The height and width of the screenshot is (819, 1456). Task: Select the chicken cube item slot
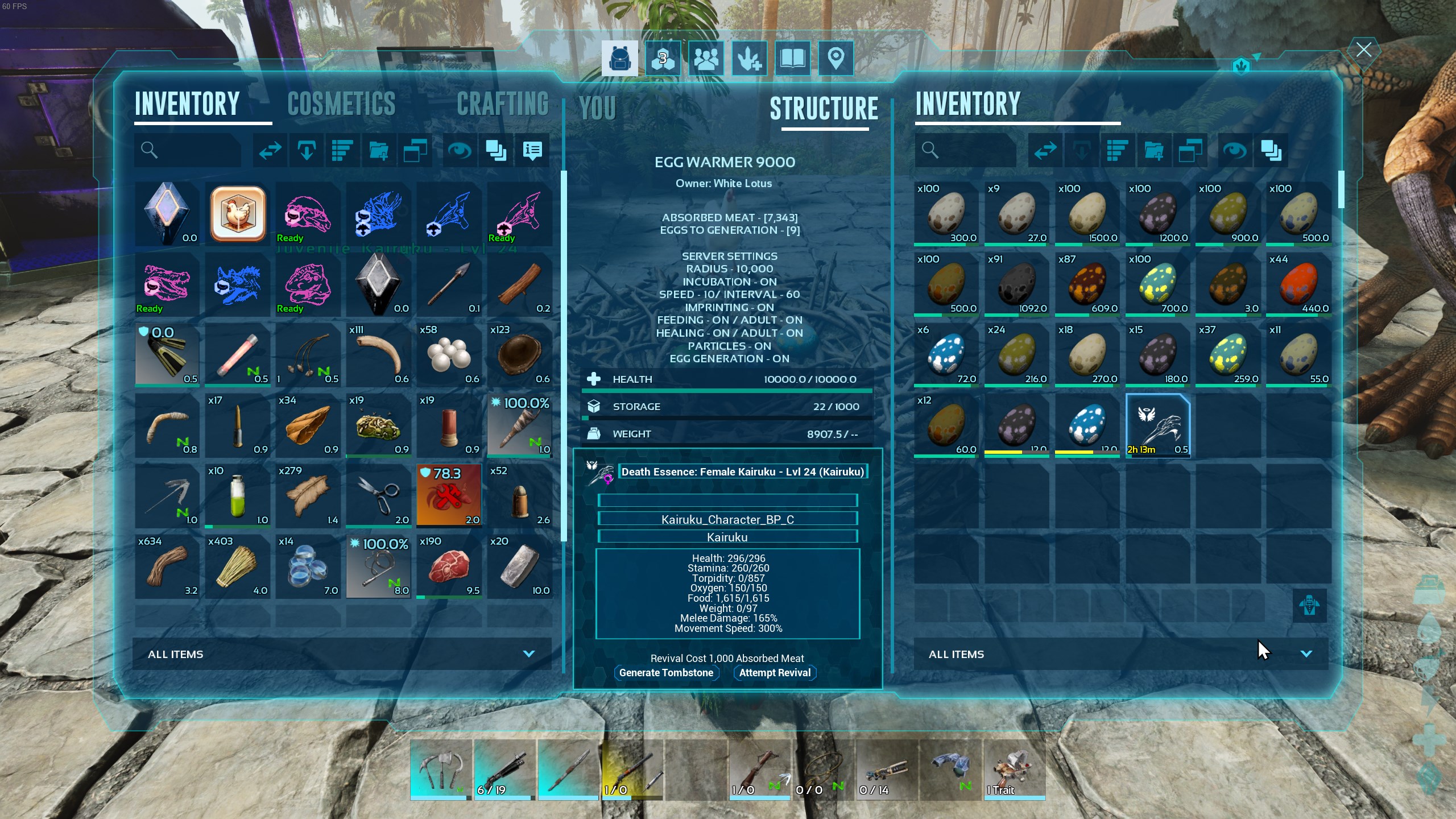[x=238, y=214]
